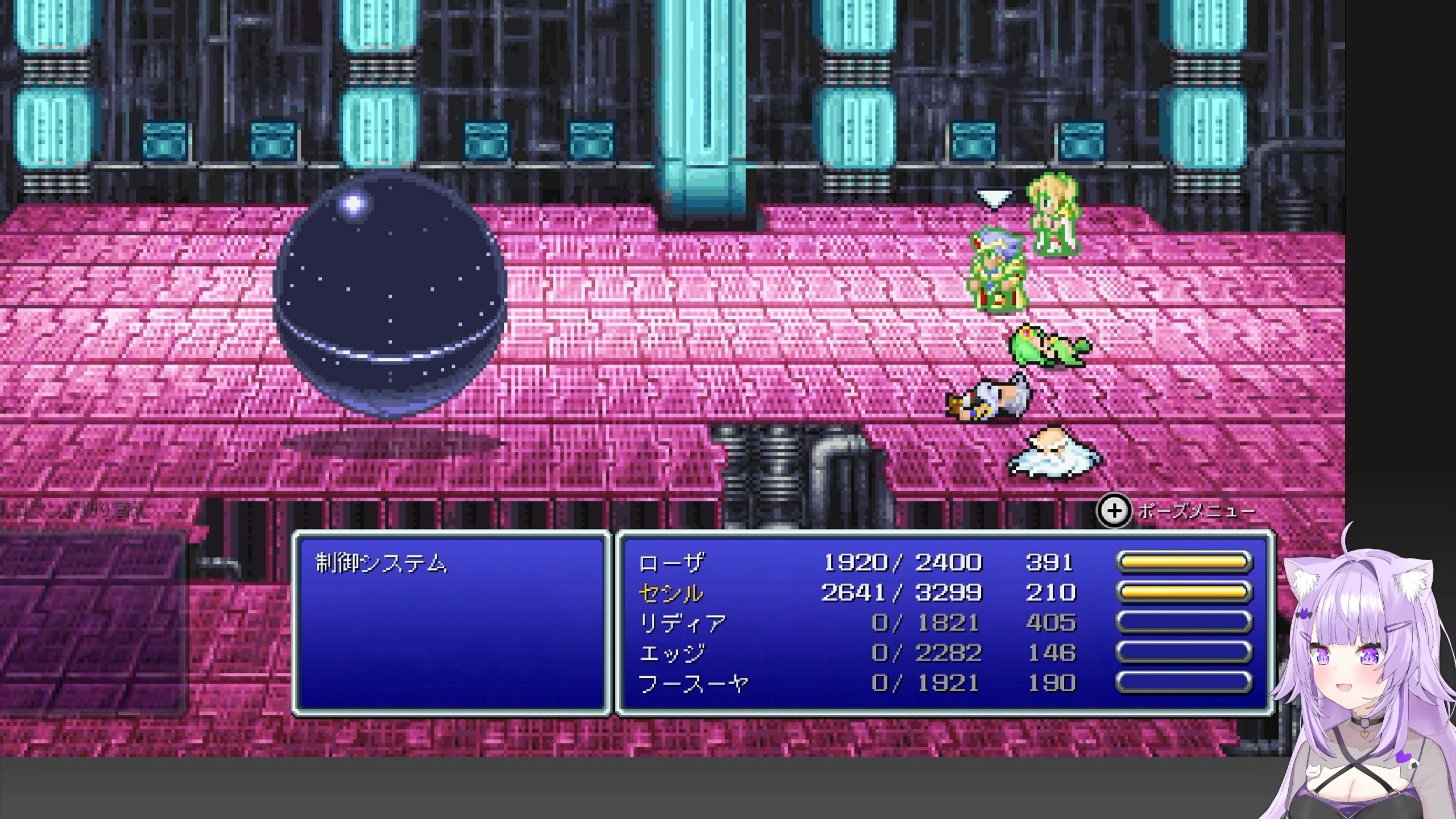Screen dimensions: 1456x819
Task: Pick エッジ from the party status window
Action: (x=672, y=653)
